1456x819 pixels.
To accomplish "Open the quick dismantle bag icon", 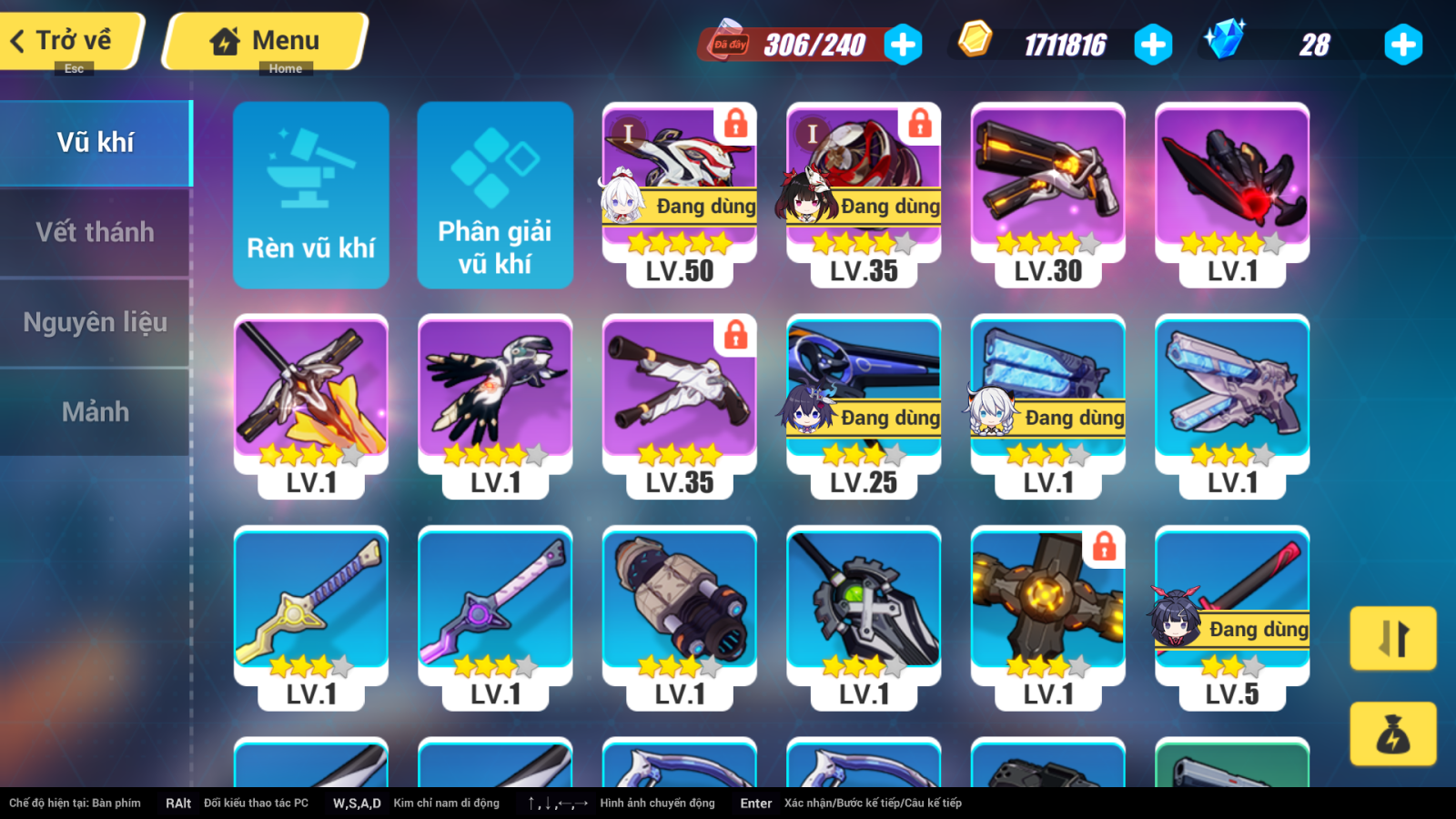I will pos(1393,735).
